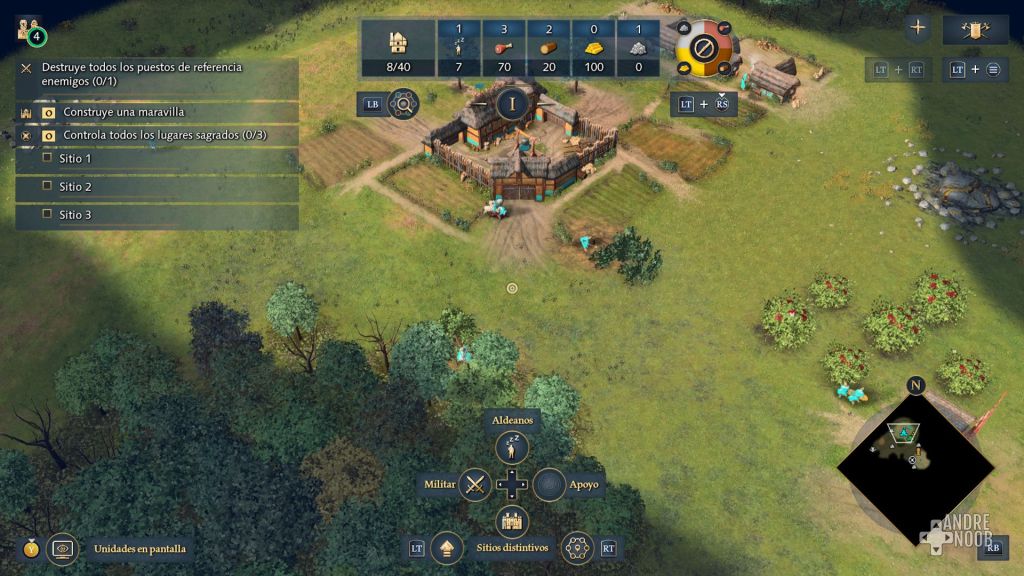Select the wood resource panel
1024x576 pixels.
548,48
